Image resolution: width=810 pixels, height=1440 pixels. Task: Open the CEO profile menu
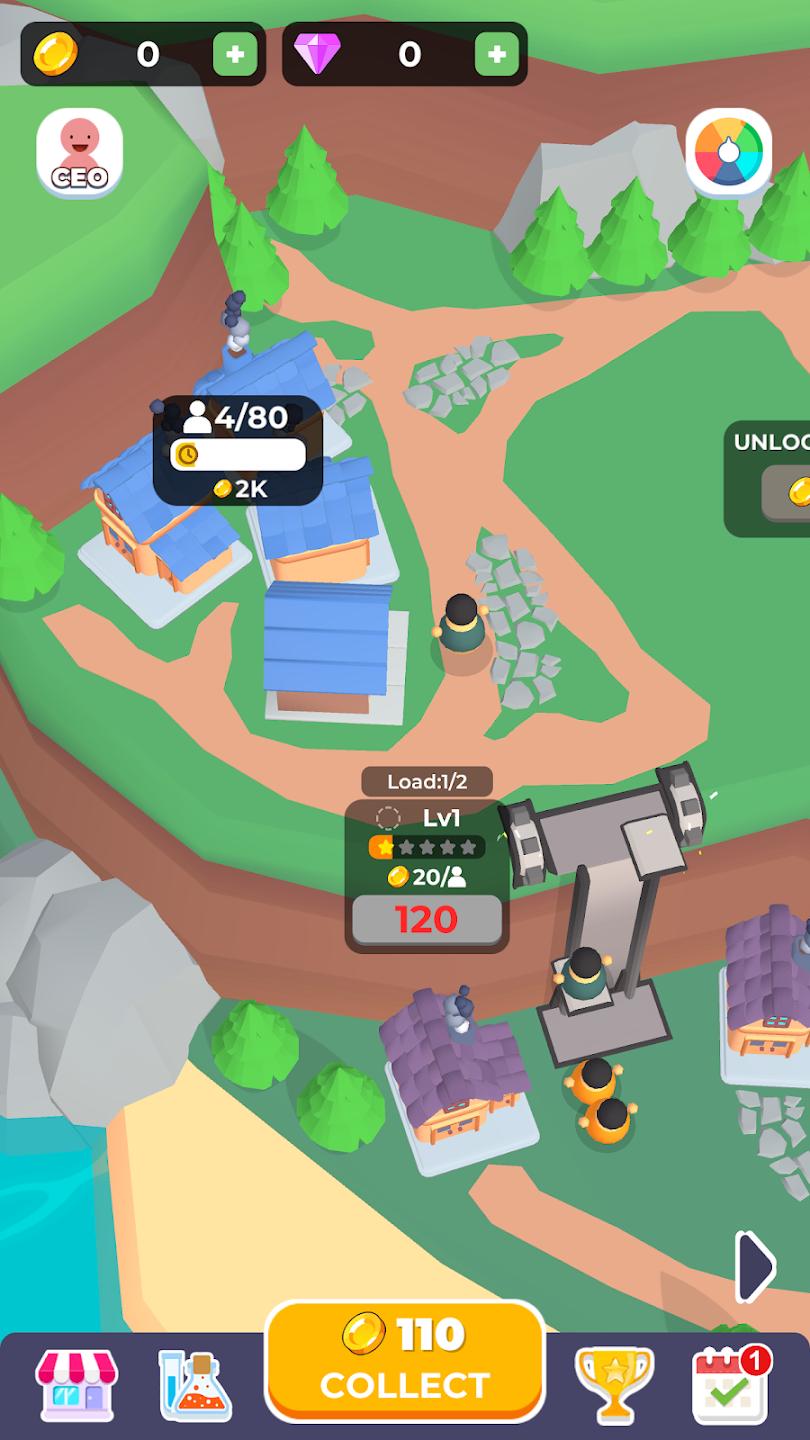[x=80, y=152]
